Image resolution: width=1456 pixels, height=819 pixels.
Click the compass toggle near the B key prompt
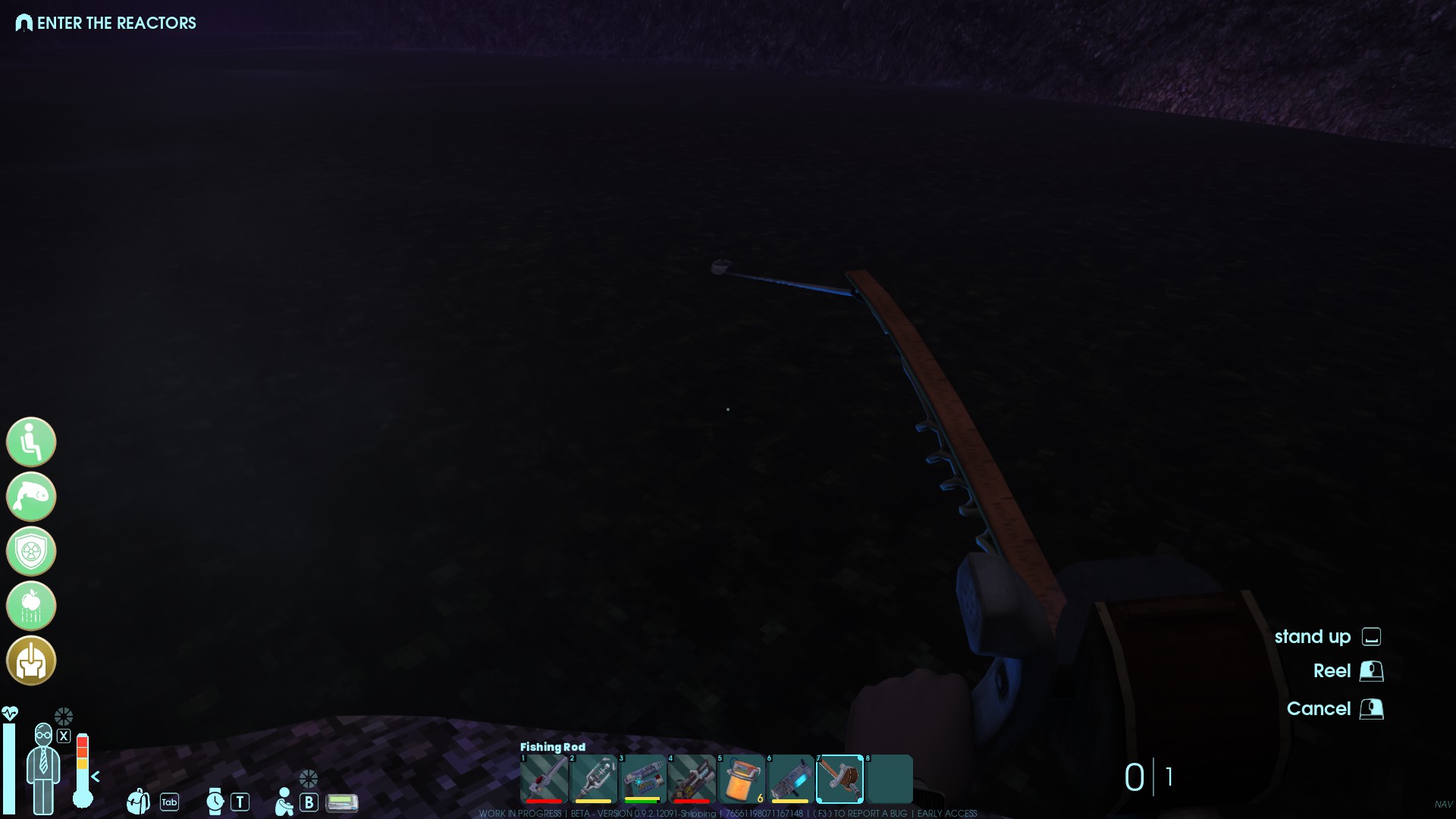pos(308,778)
